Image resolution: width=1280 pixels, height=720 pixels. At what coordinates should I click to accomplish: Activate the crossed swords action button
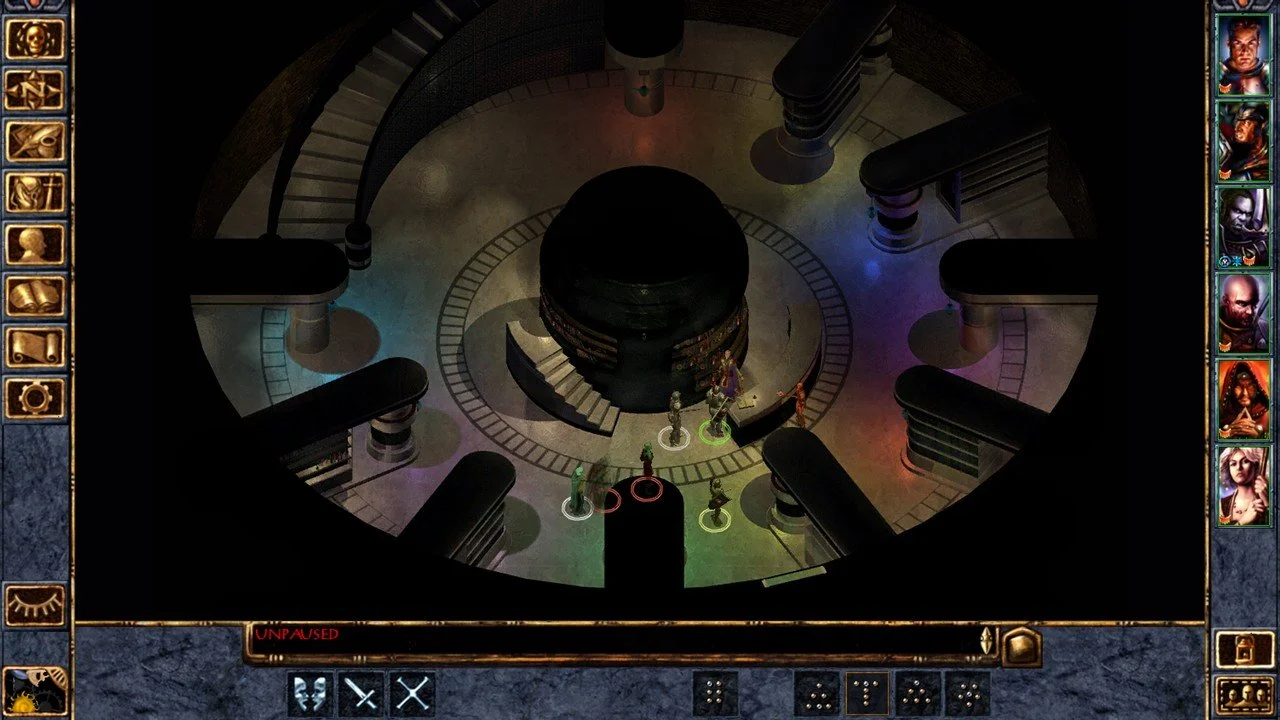(x=412, y=693)
